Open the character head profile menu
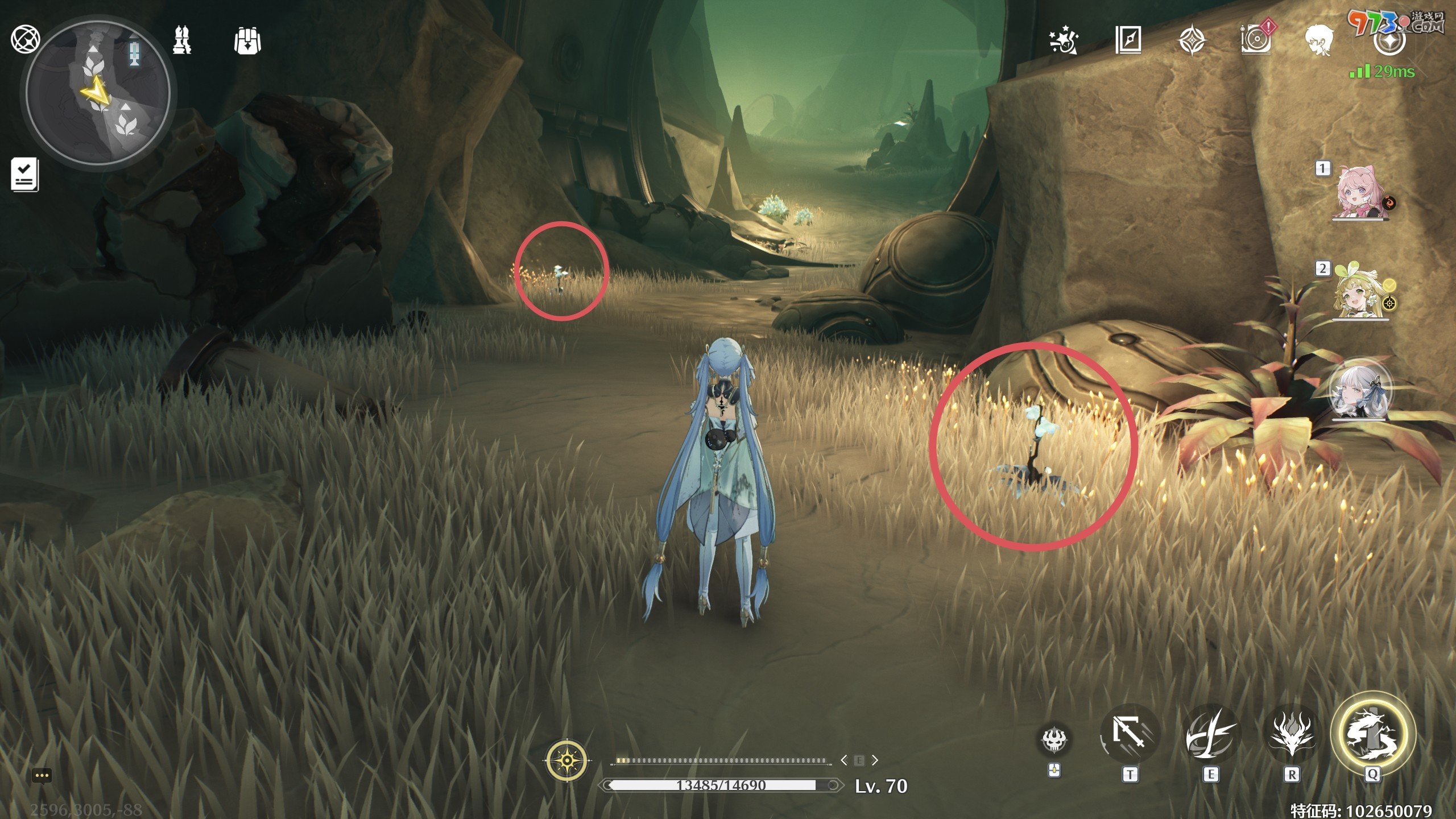This screenshot has width=1456, height=819. pos(1318,41)
